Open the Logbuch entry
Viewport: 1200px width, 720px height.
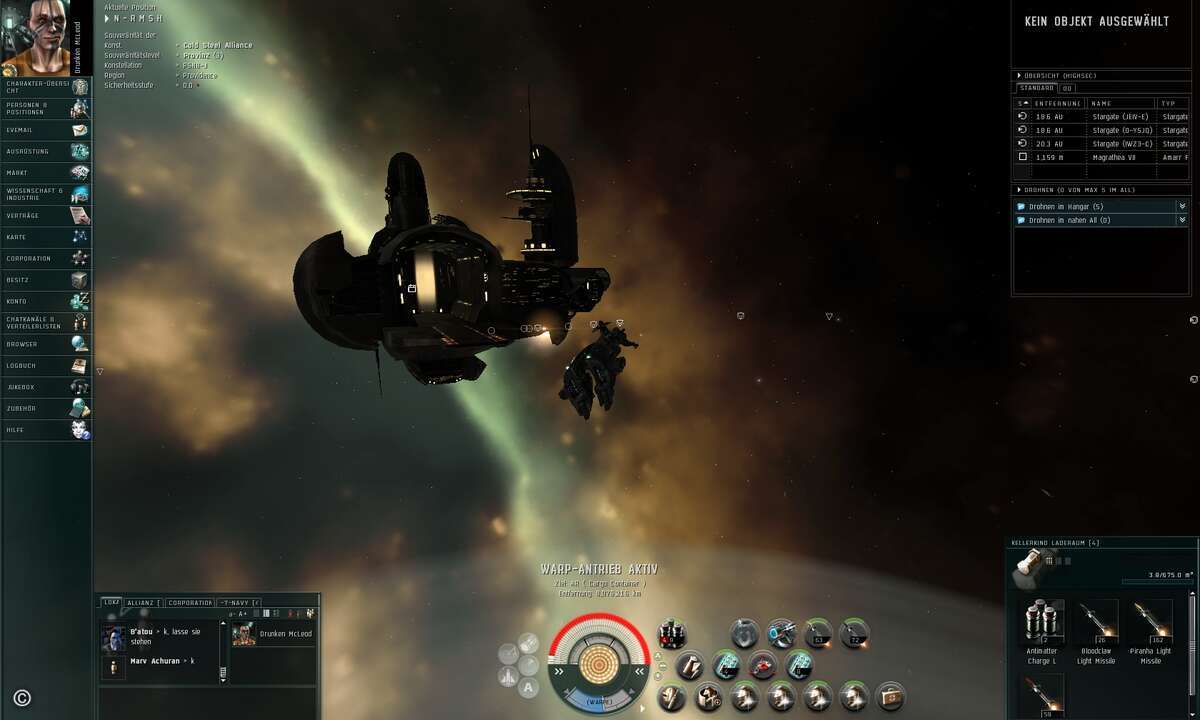pyautogui.click(x=45, y=366)
